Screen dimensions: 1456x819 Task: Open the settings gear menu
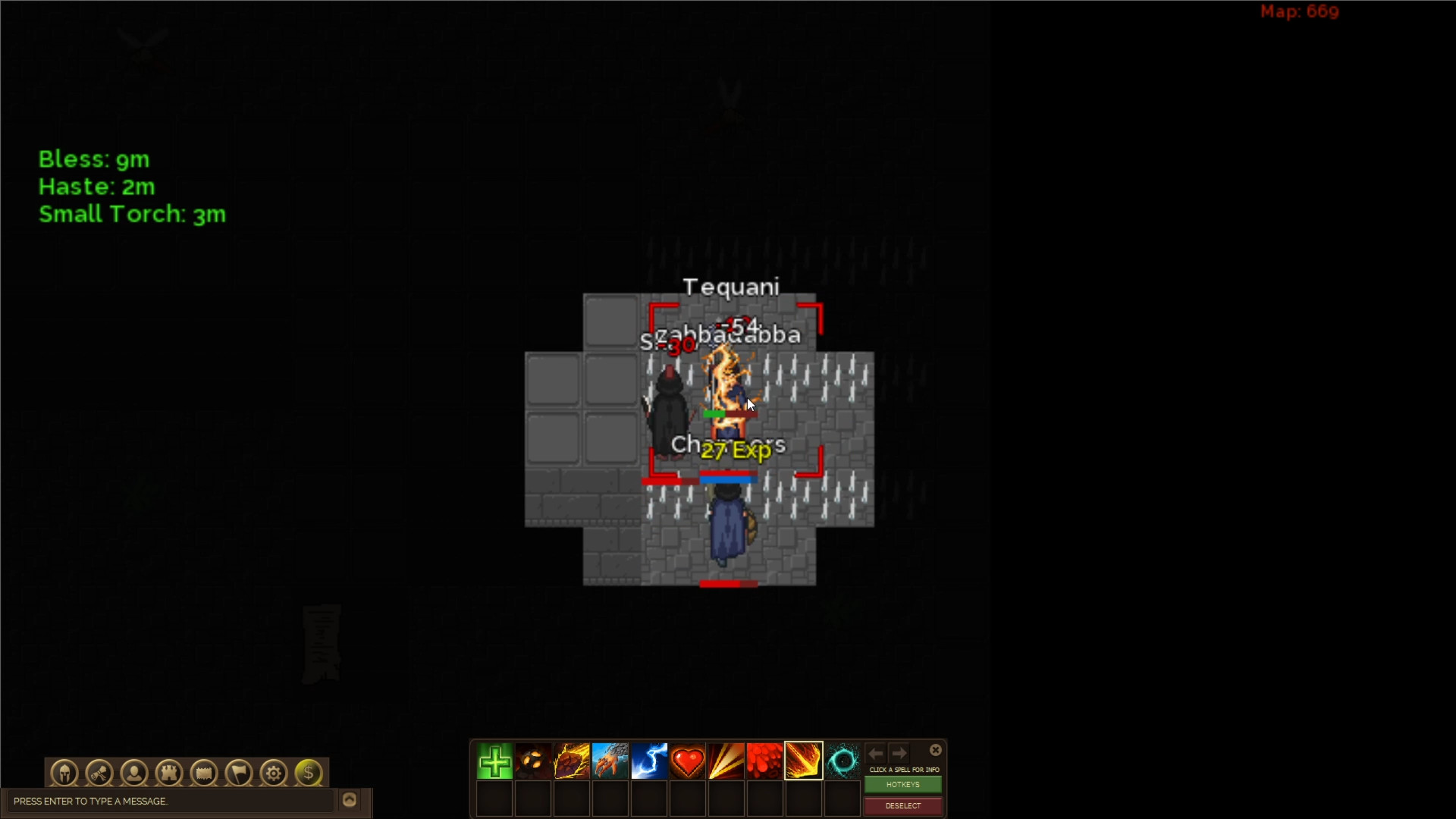click(x=273, y=773)
